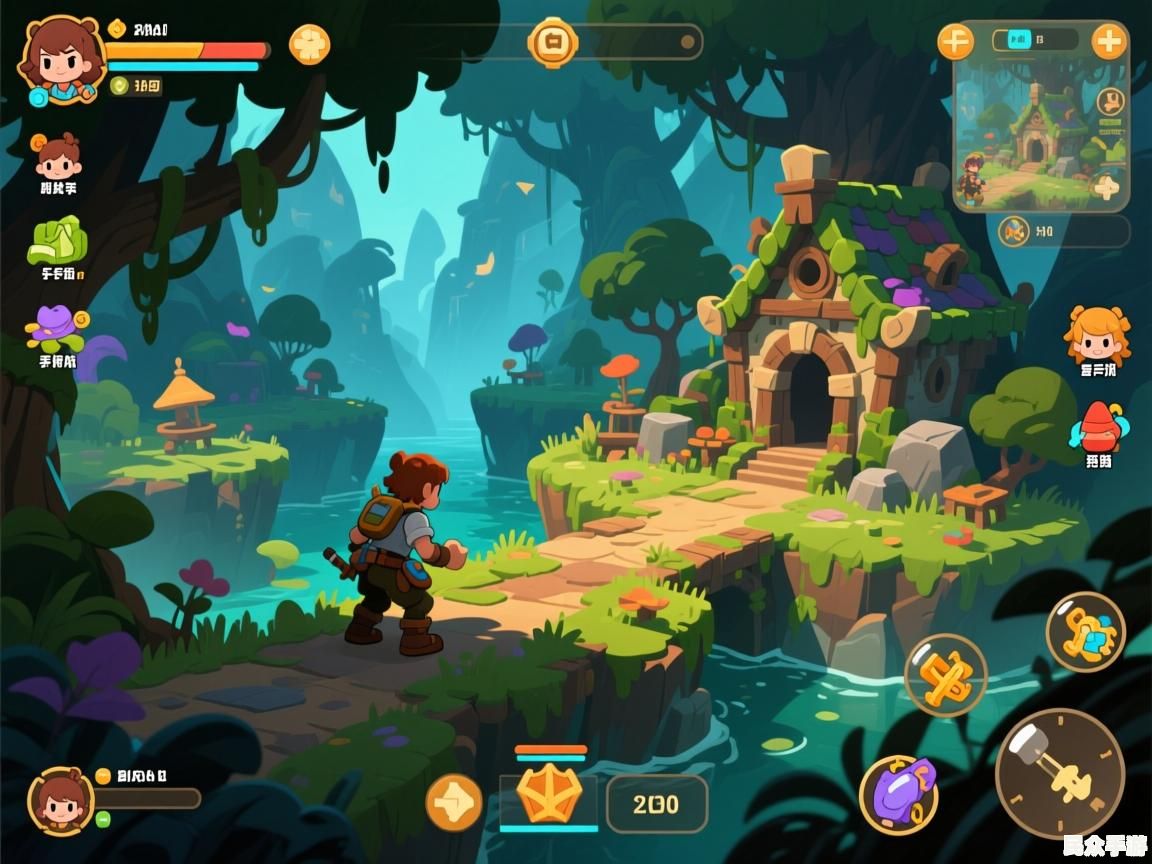Toggle the cyan switch above the minimap
1152x864 pixels.
coord(1019,40)
